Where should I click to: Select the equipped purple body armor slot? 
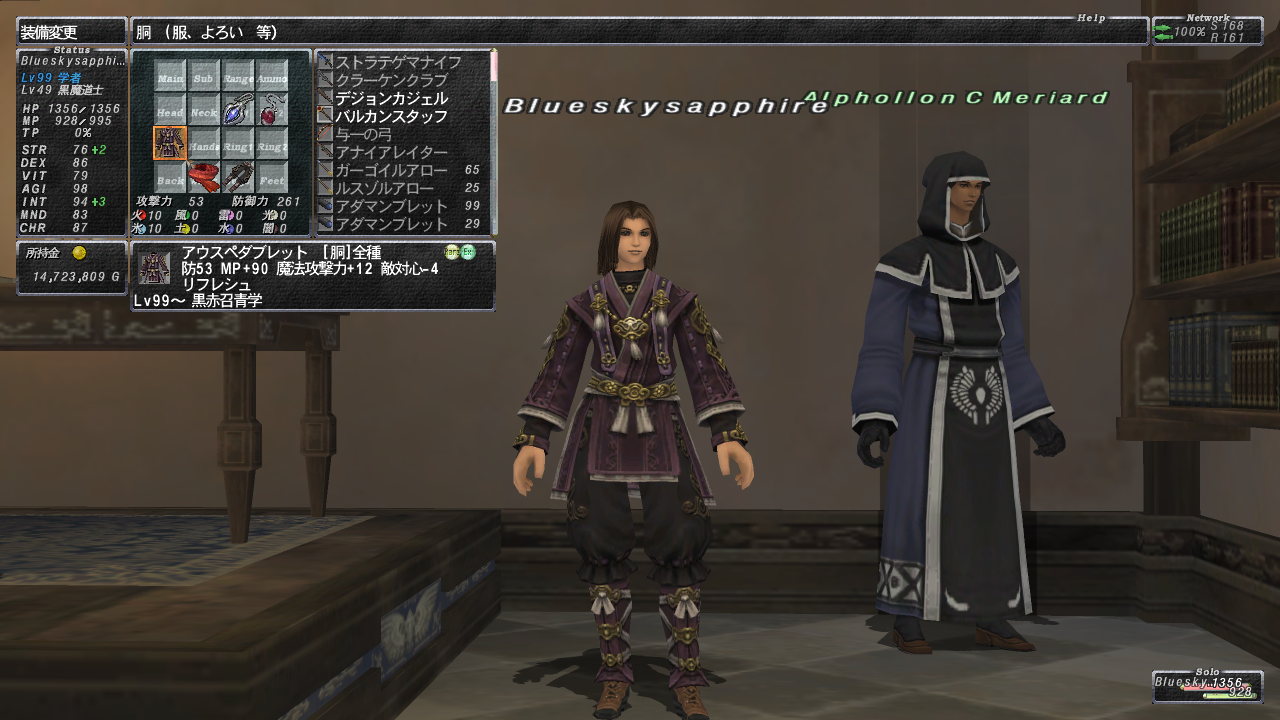pos(170,143)
